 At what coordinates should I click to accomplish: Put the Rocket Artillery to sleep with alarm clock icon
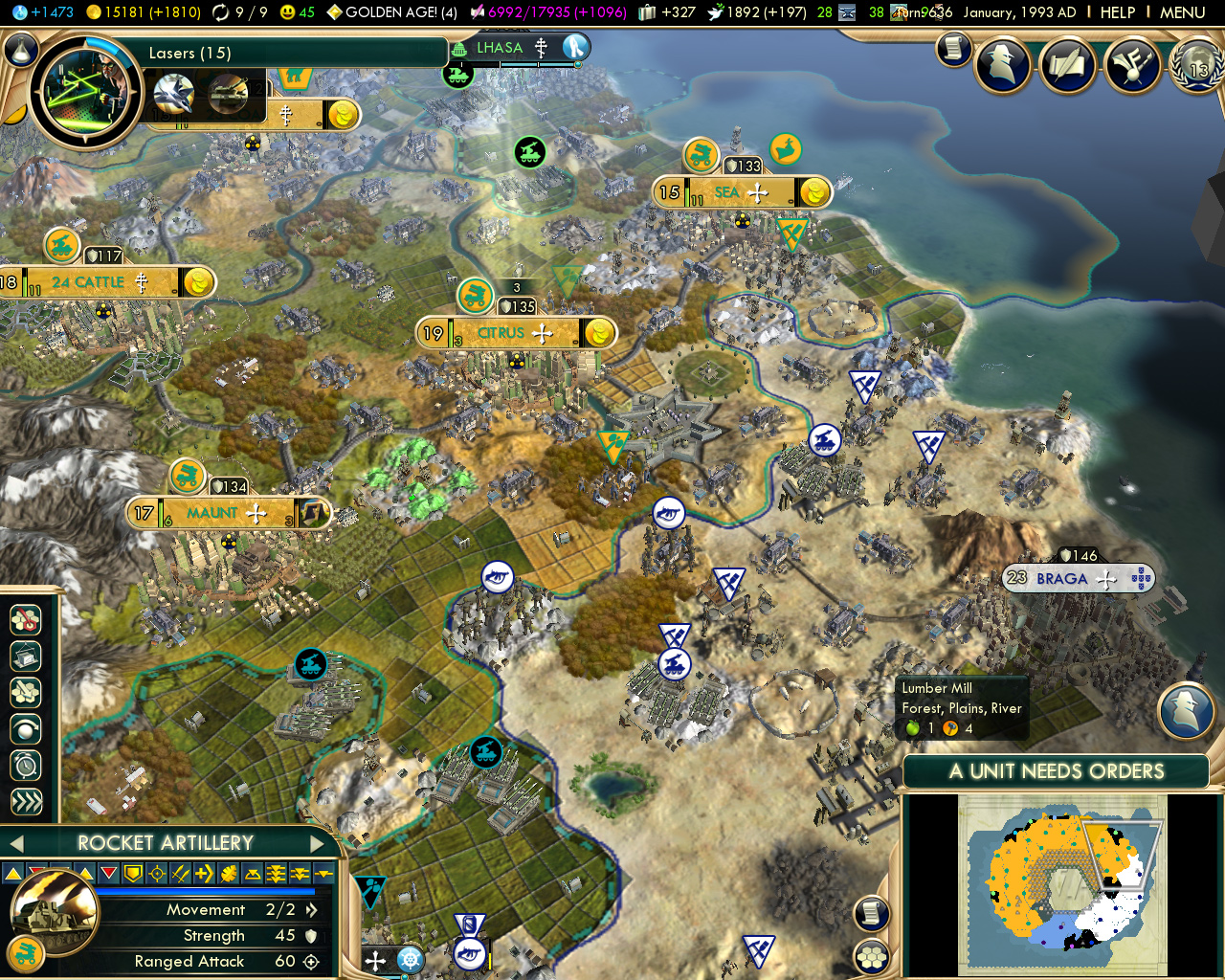(x=25, y=766)
